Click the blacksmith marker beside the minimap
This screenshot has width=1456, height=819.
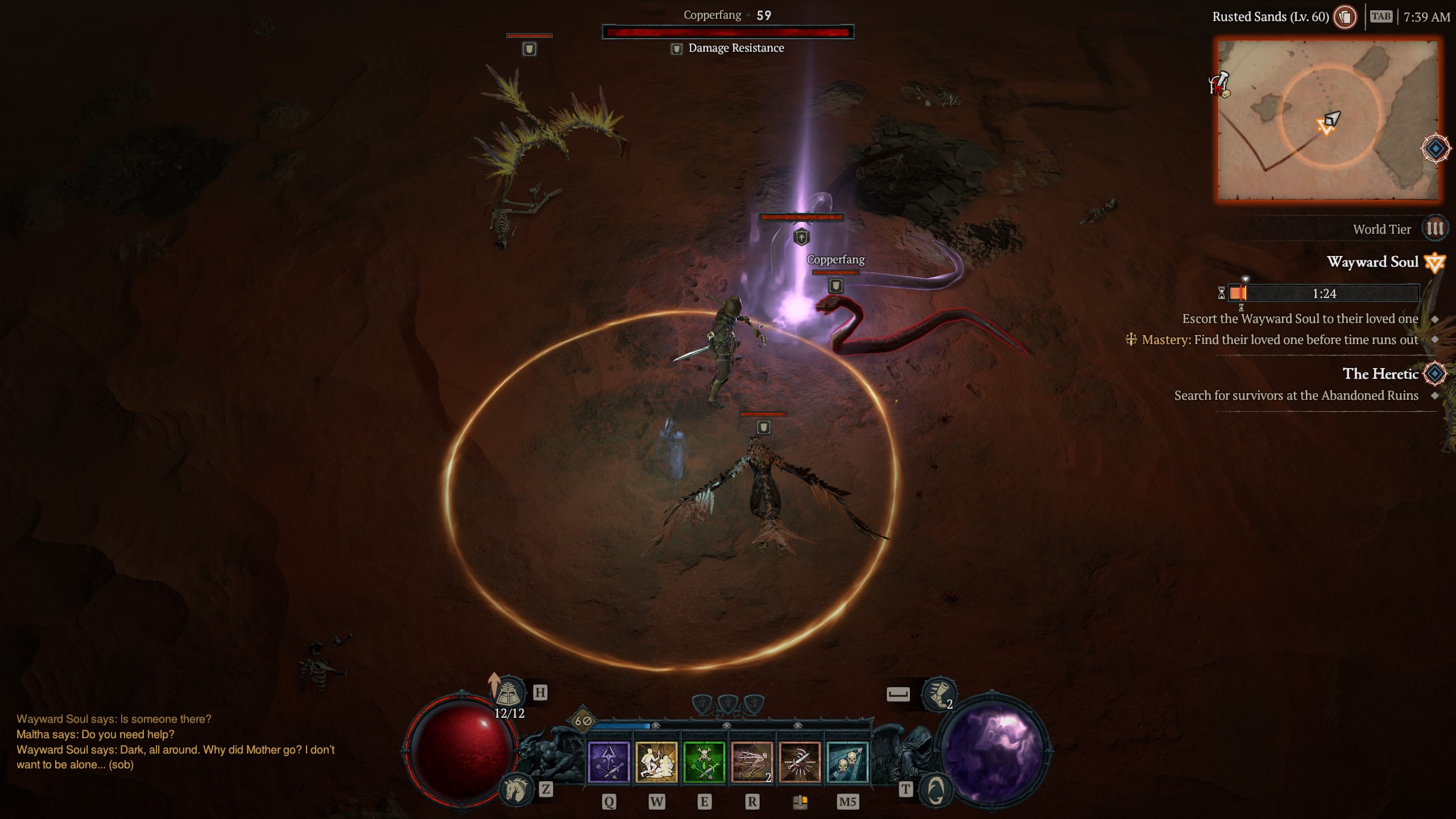coord(1219,84)
